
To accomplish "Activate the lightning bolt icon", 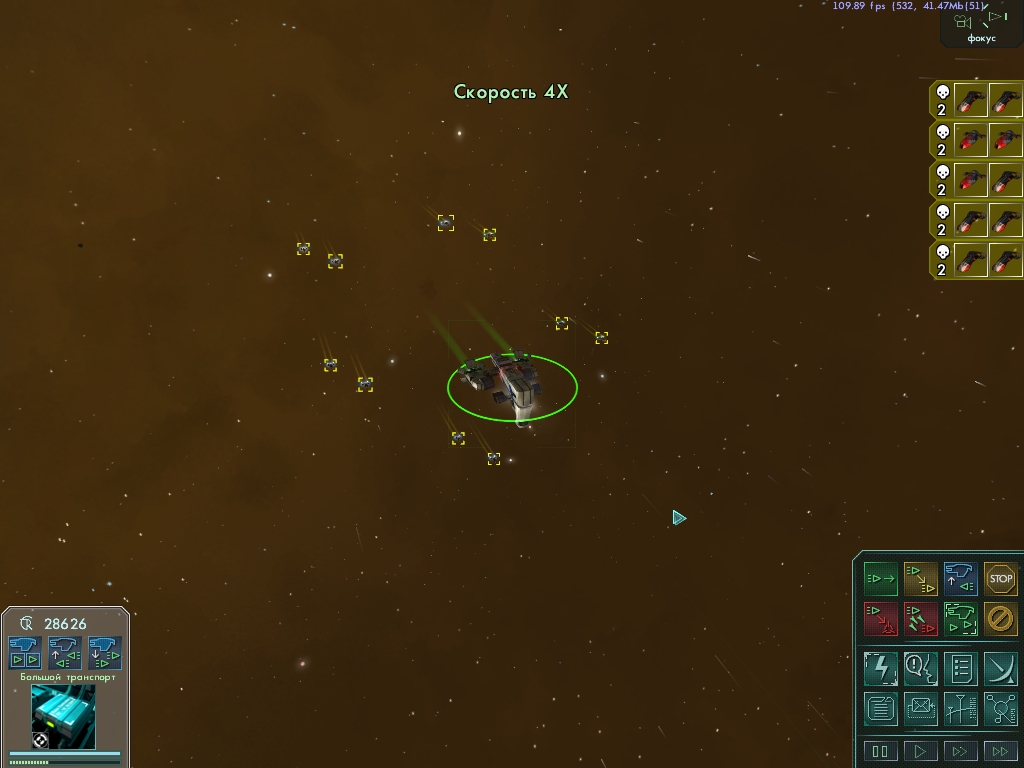I will point(880,667).
